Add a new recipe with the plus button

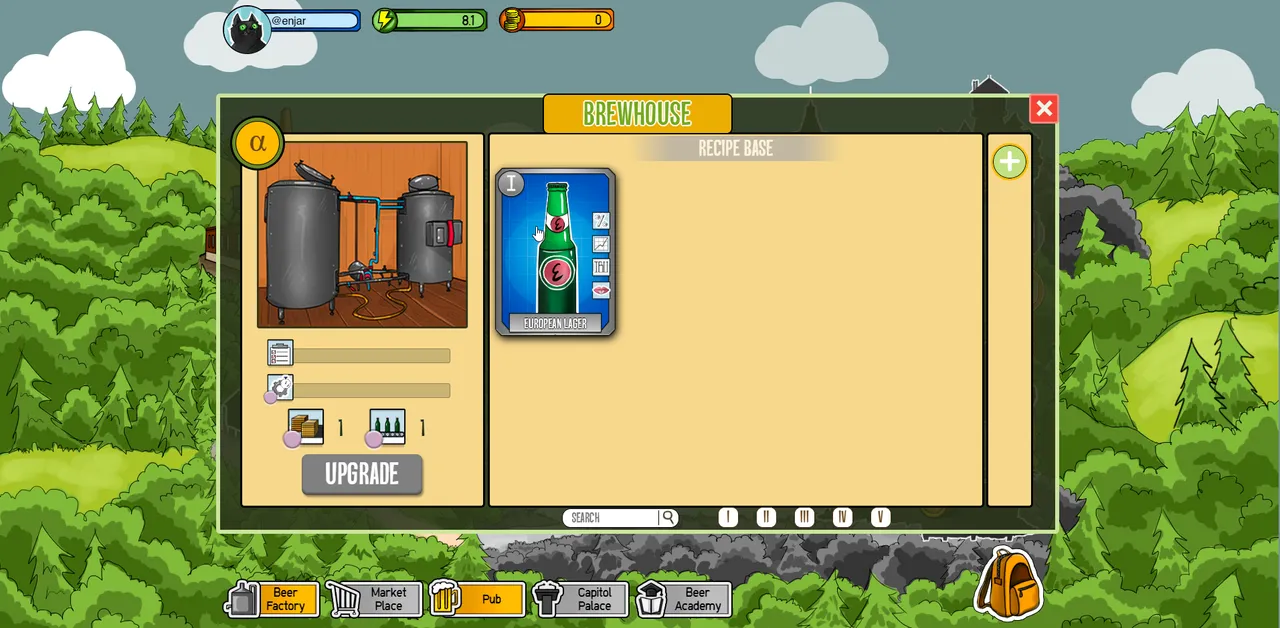click(1009, 162)
